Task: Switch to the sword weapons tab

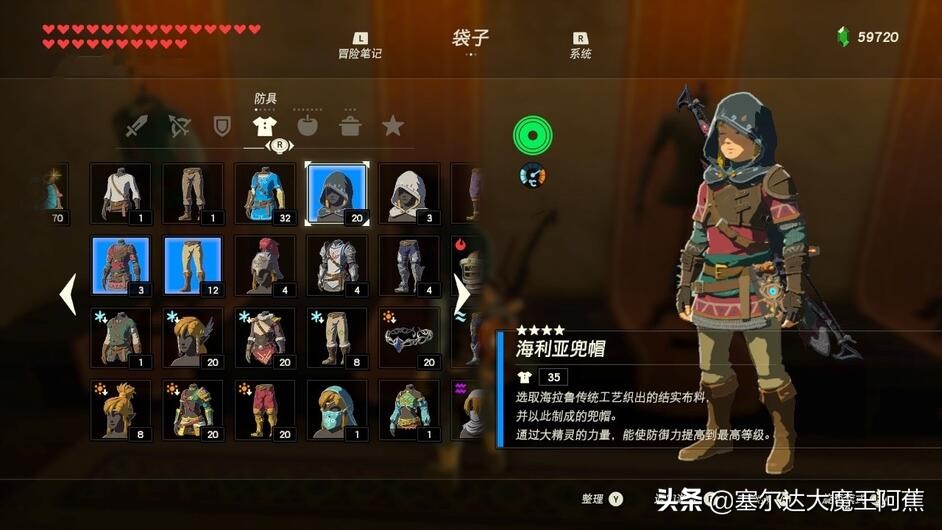Action: (137, 127)
